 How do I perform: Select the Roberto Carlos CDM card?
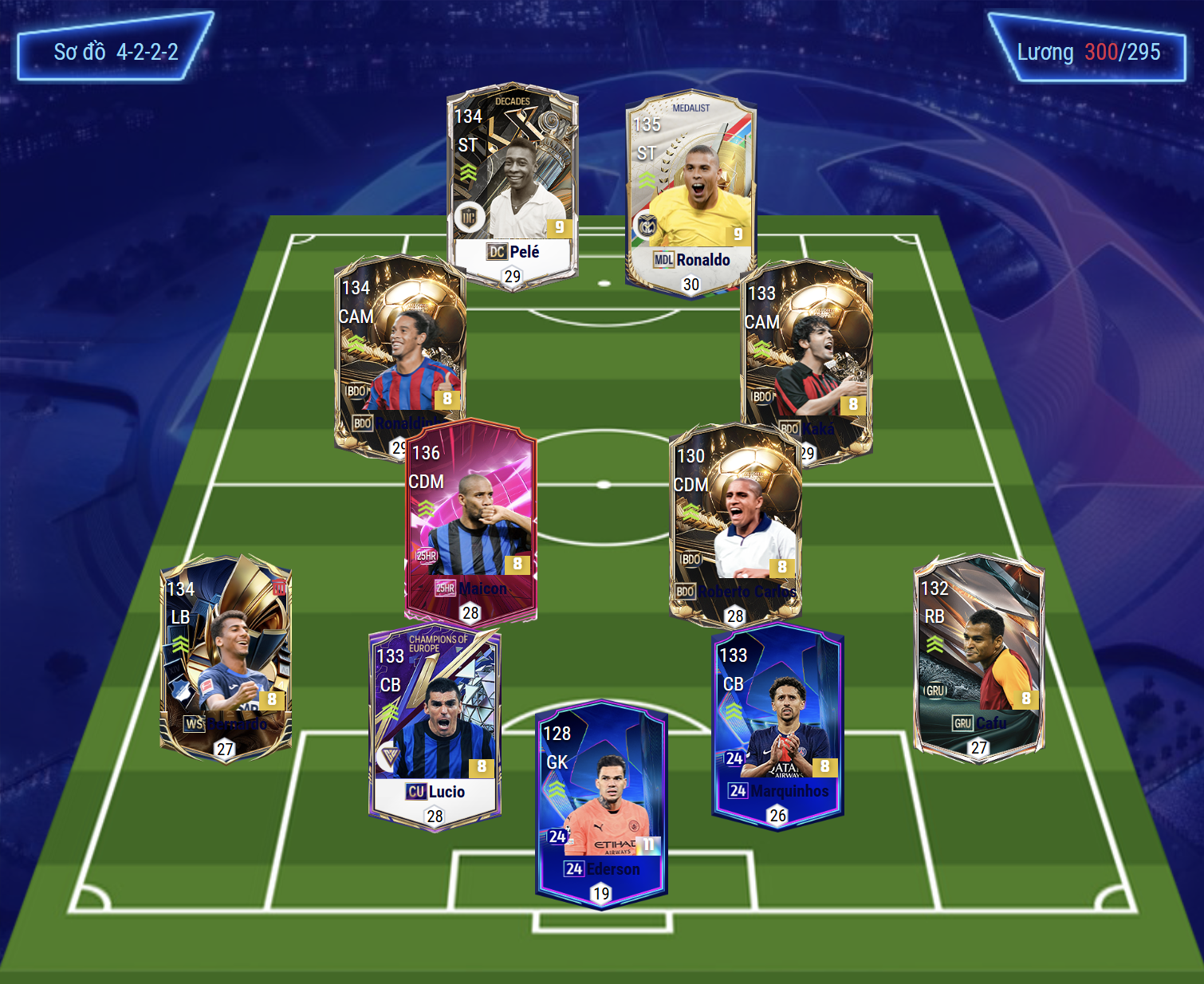735,524
